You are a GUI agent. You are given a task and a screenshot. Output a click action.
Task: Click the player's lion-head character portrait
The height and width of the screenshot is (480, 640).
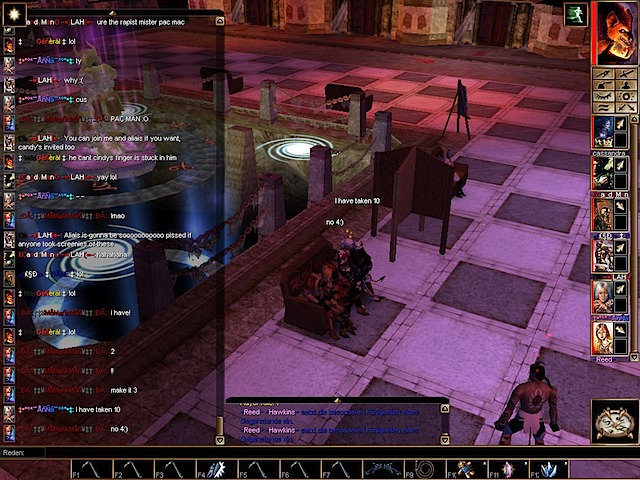tap(615, 32)
